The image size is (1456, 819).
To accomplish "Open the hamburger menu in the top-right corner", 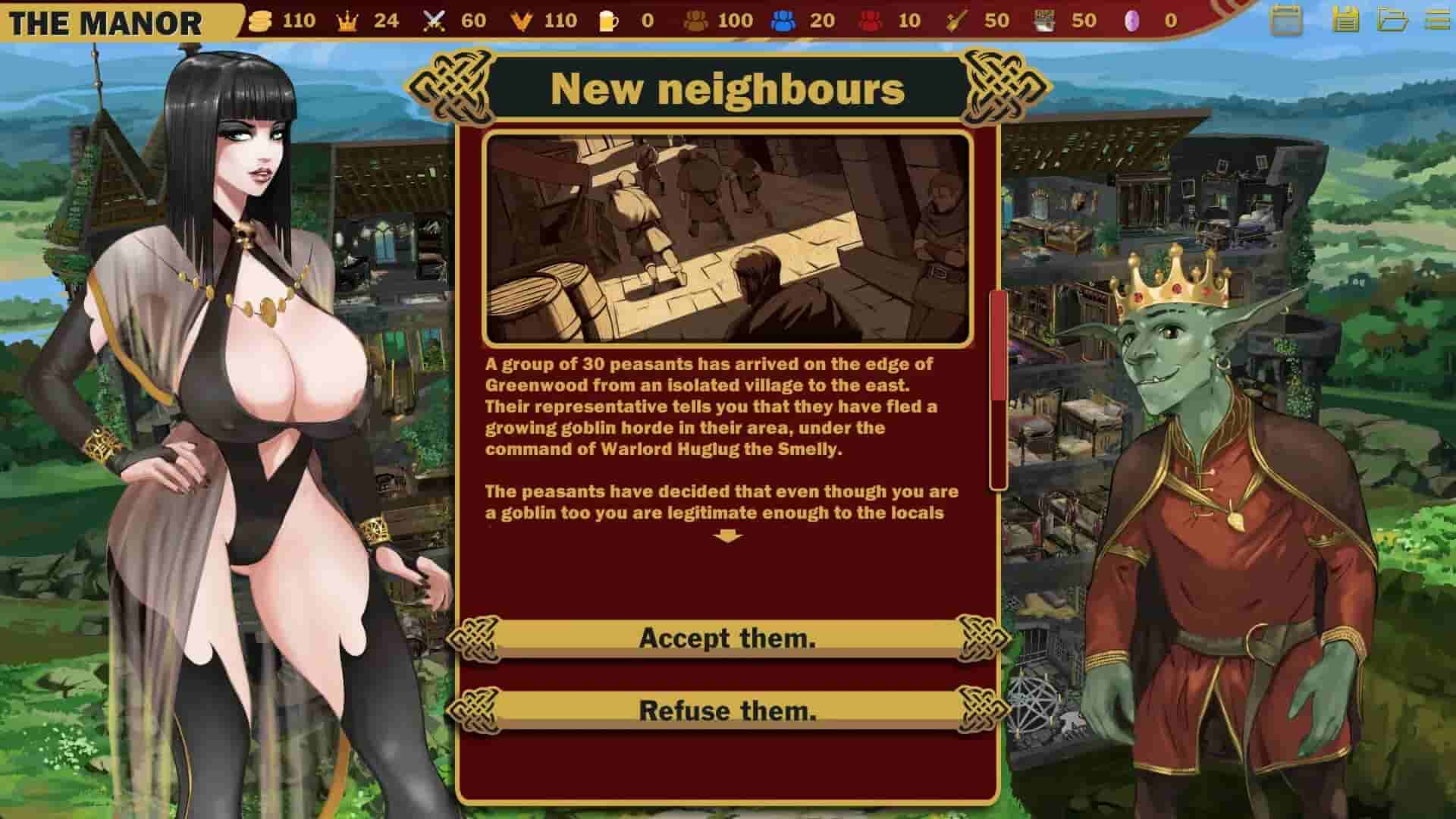I will click(1439, 20).
